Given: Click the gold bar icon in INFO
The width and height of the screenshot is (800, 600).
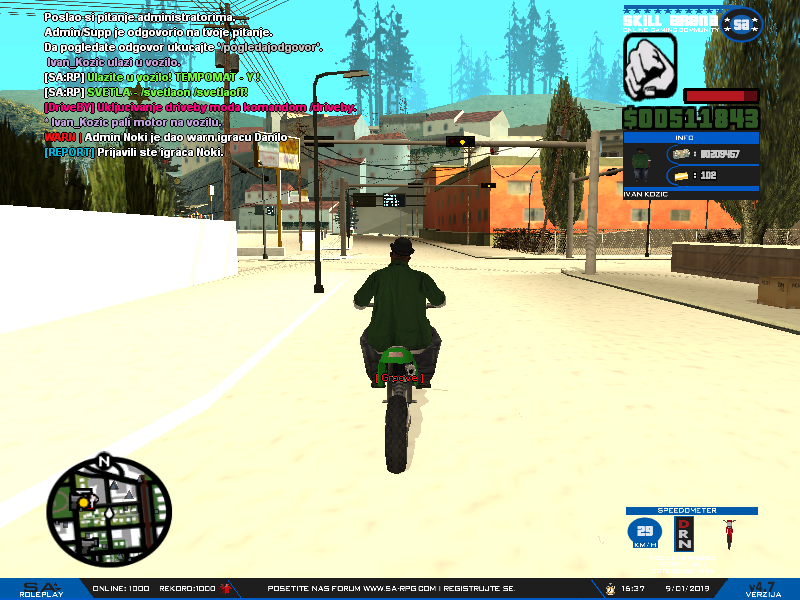Looking at the screenshot, I should (x=684, y=175).
